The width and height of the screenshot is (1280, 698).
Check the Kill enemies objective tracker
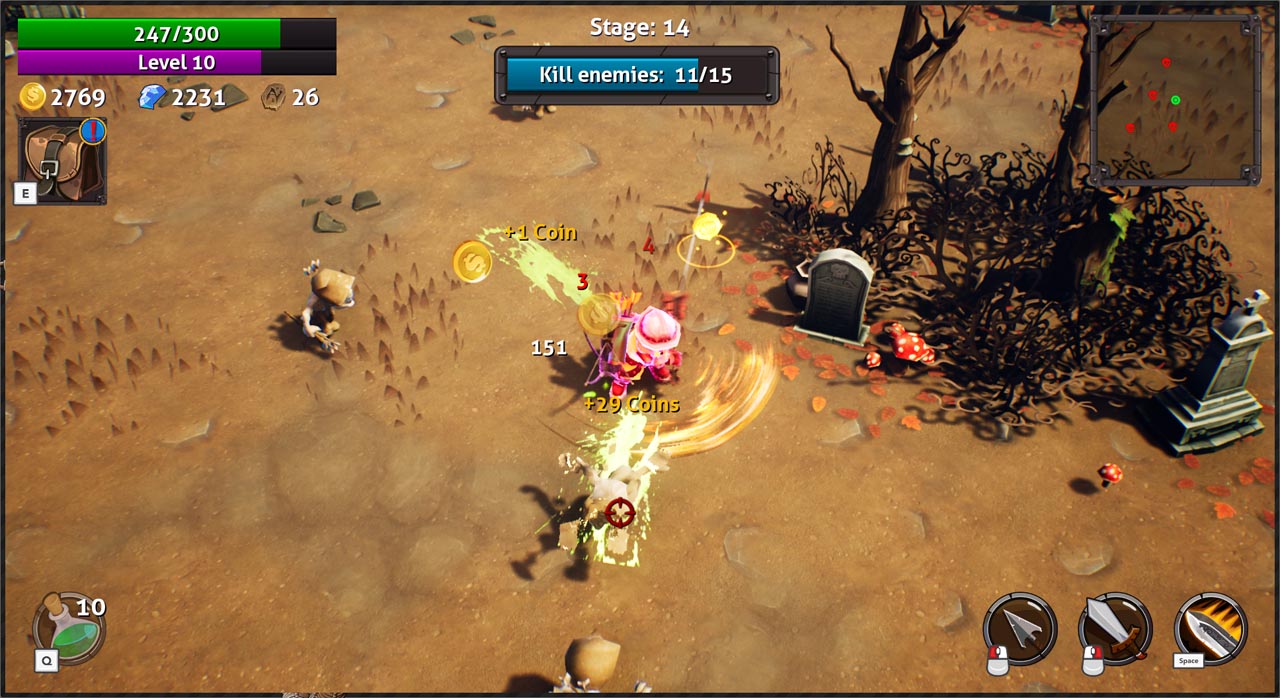pyautogui.click(x=636, y=75)
